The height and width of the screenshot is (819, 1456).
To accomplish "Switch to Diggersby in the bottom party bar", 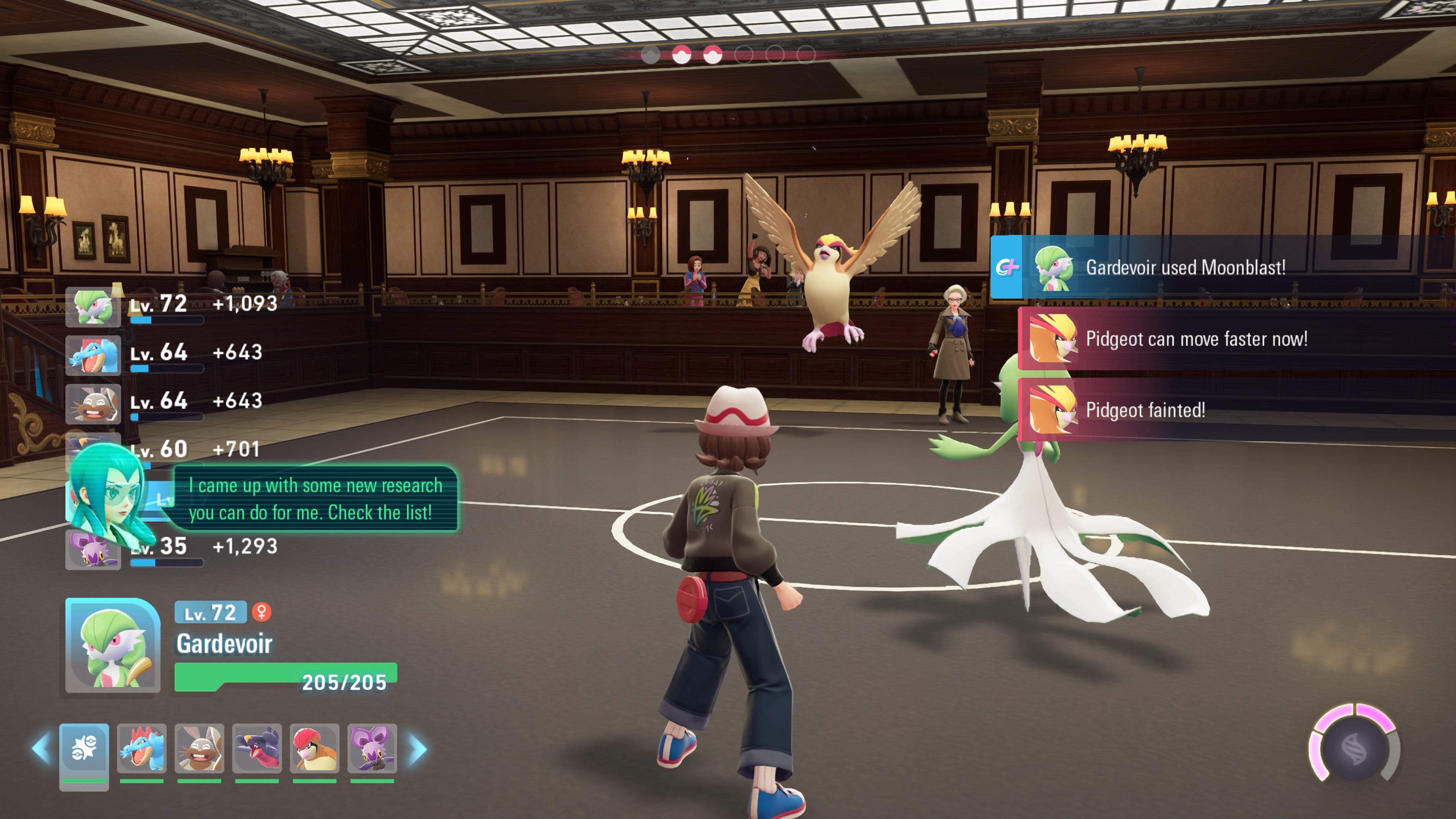I will [x=199, y=748].
